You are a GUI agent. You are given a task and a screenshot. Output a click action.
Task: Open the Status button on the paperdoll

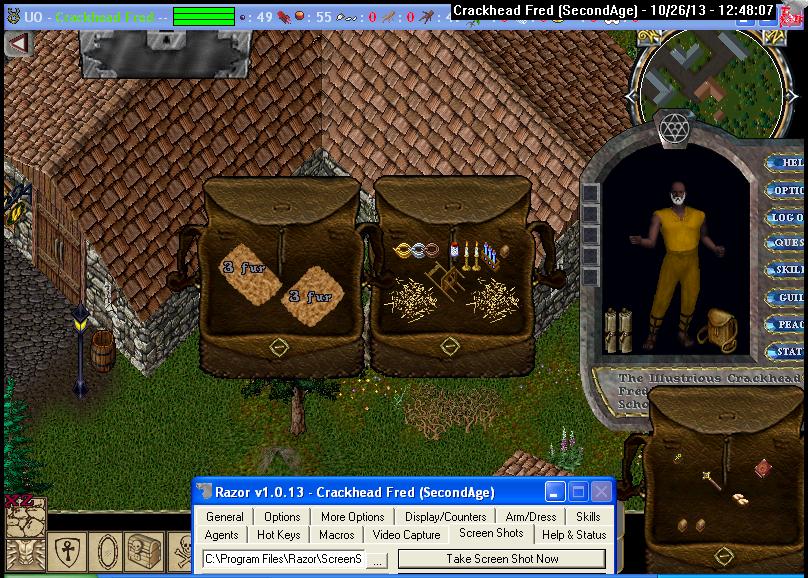(789, 351)
